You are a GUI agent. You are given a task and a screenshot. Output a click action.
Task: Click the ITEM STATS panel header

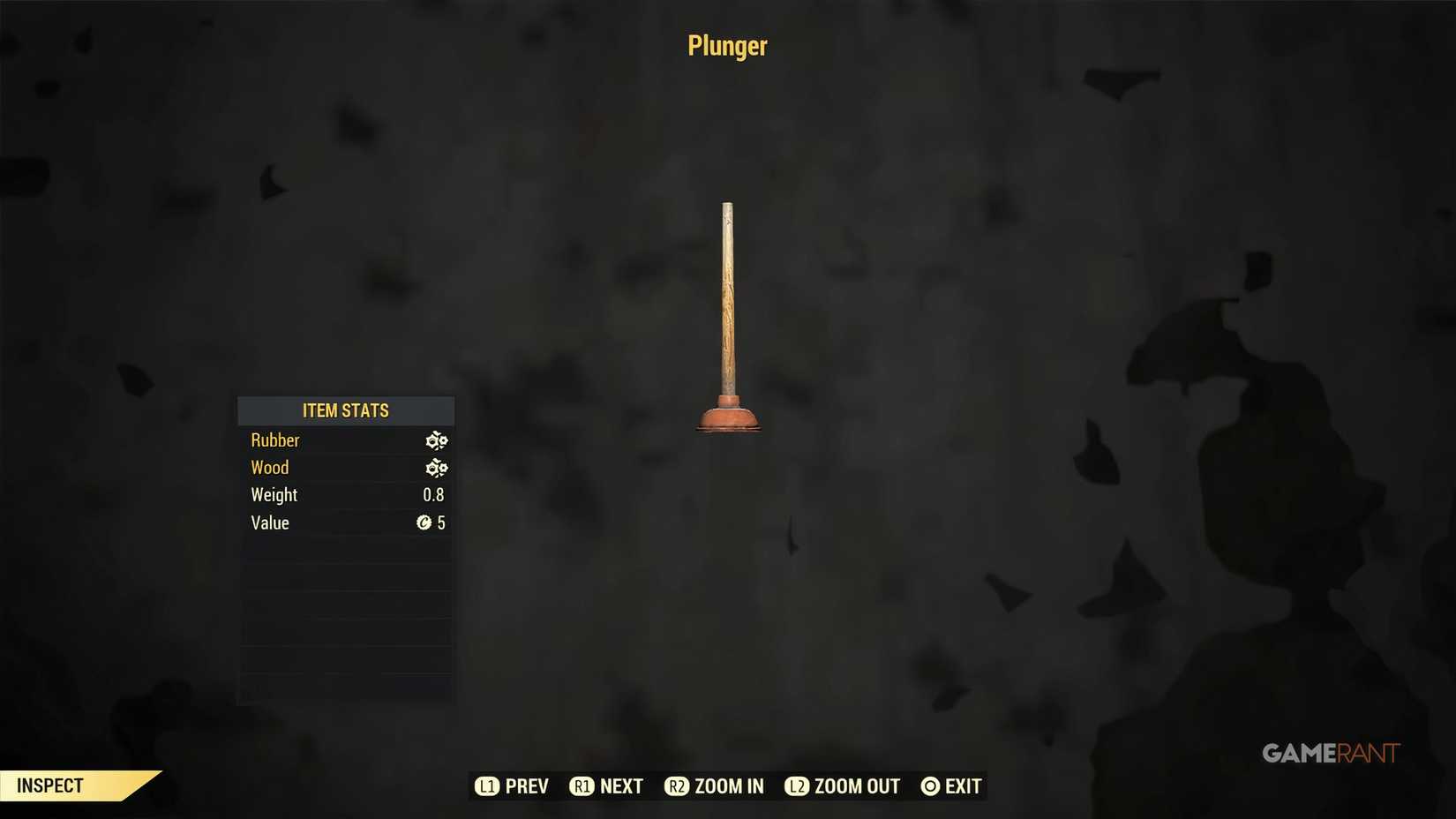coord(346,410)
